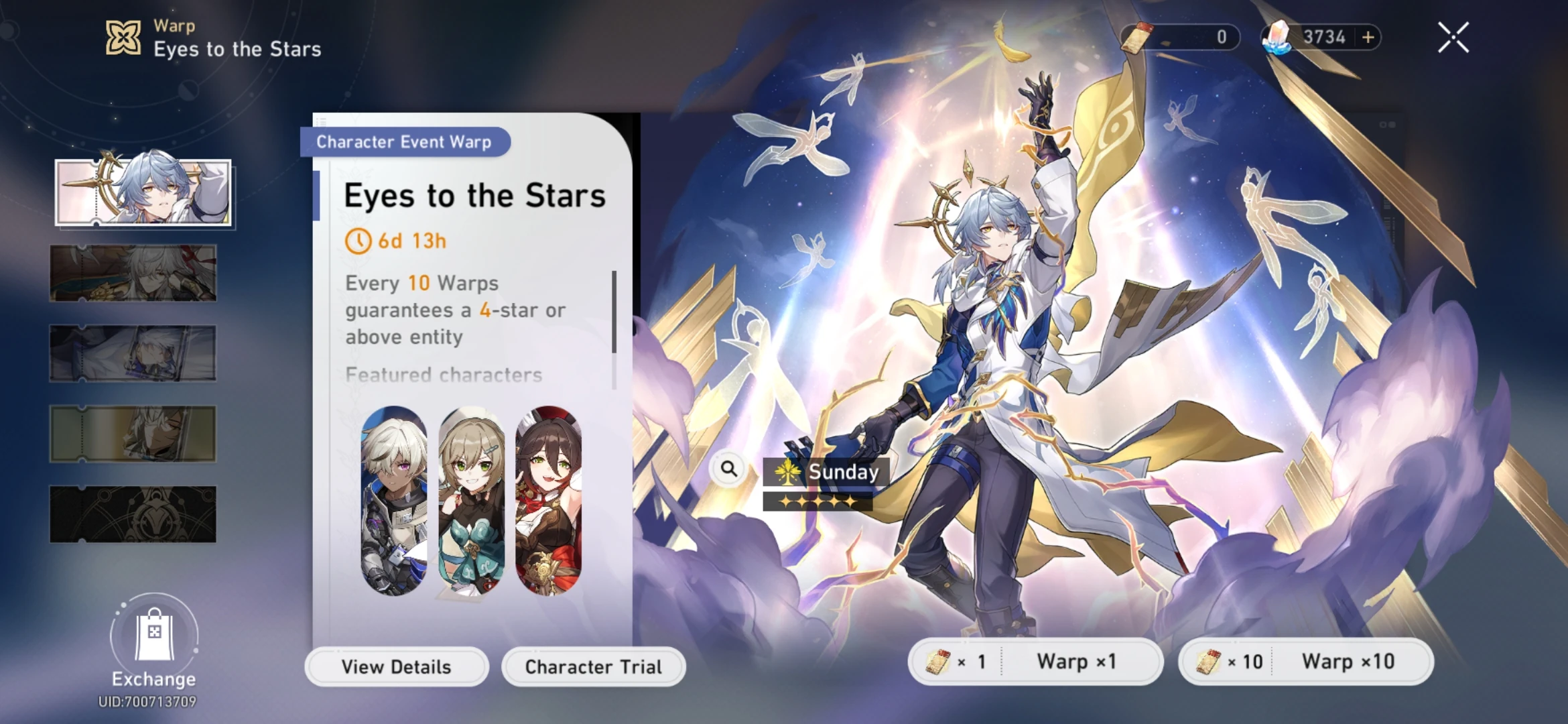
Task: Start a Character Trial
Action: (x=593, y=666)
